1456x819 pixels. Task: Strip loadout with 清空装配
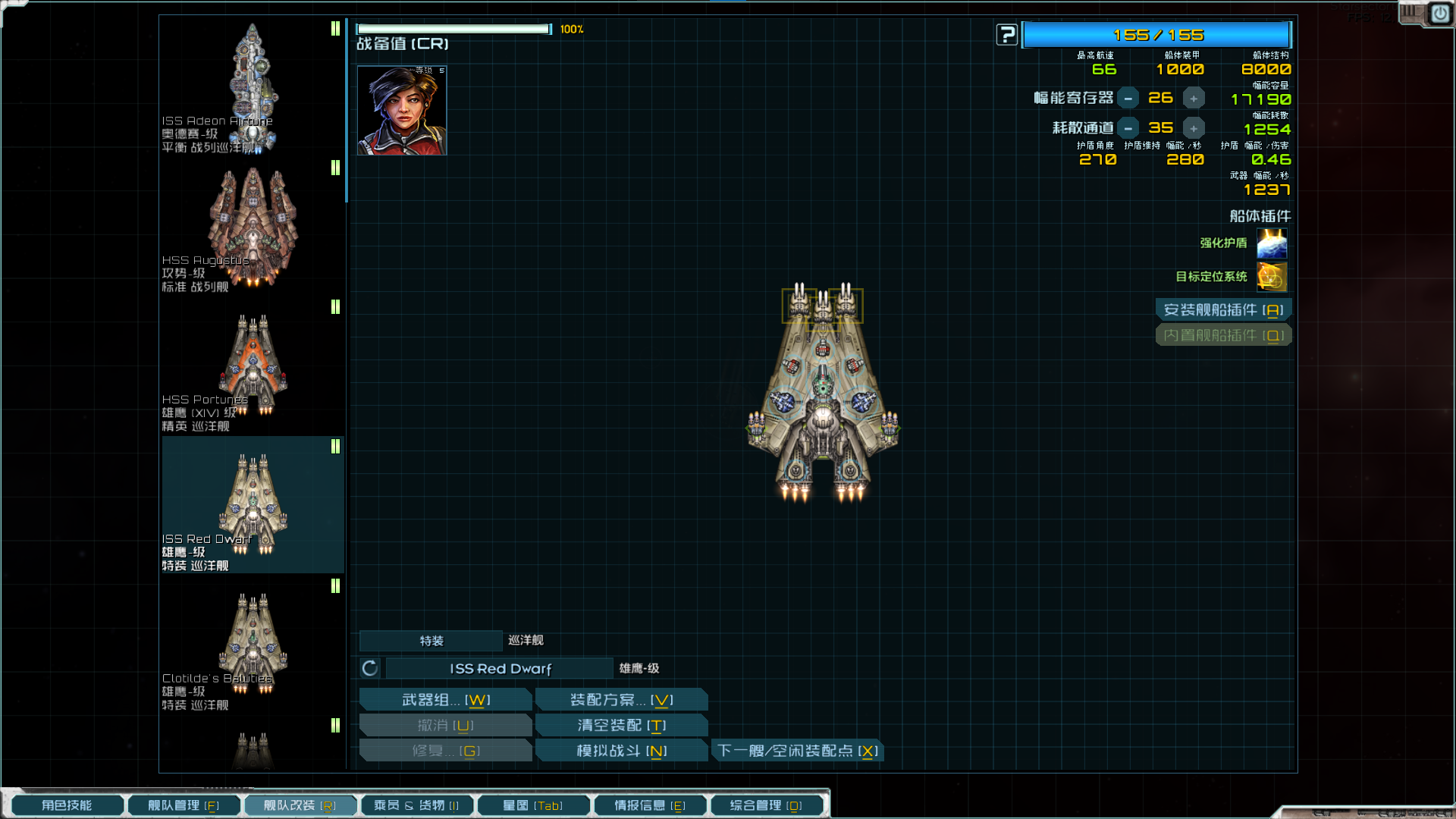pyautogui.click(x=621, y=726)
